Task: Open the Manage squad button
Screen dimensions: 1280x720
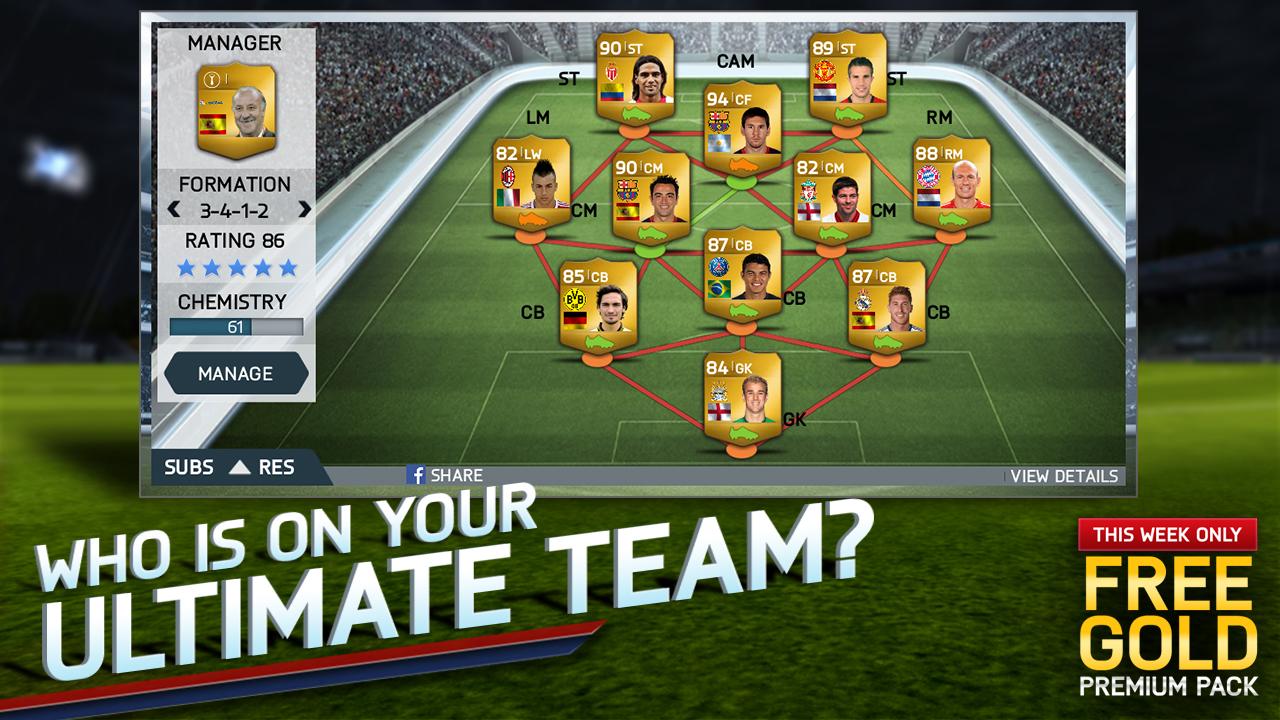Action: 236,373
